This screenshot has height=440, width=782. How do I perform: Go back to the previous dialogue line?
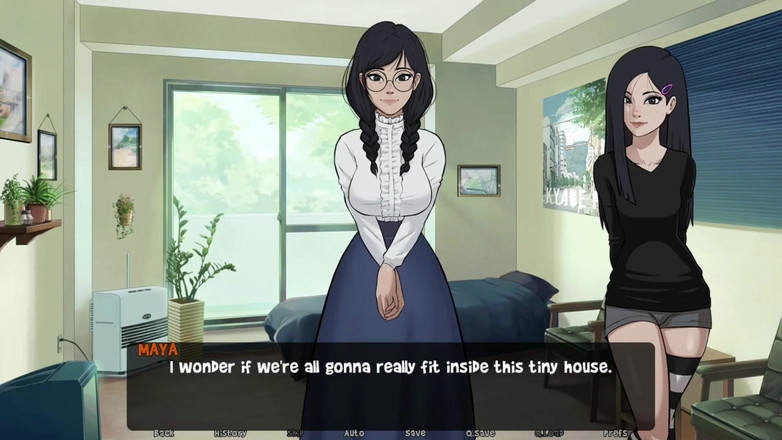(x=164, y=433)
